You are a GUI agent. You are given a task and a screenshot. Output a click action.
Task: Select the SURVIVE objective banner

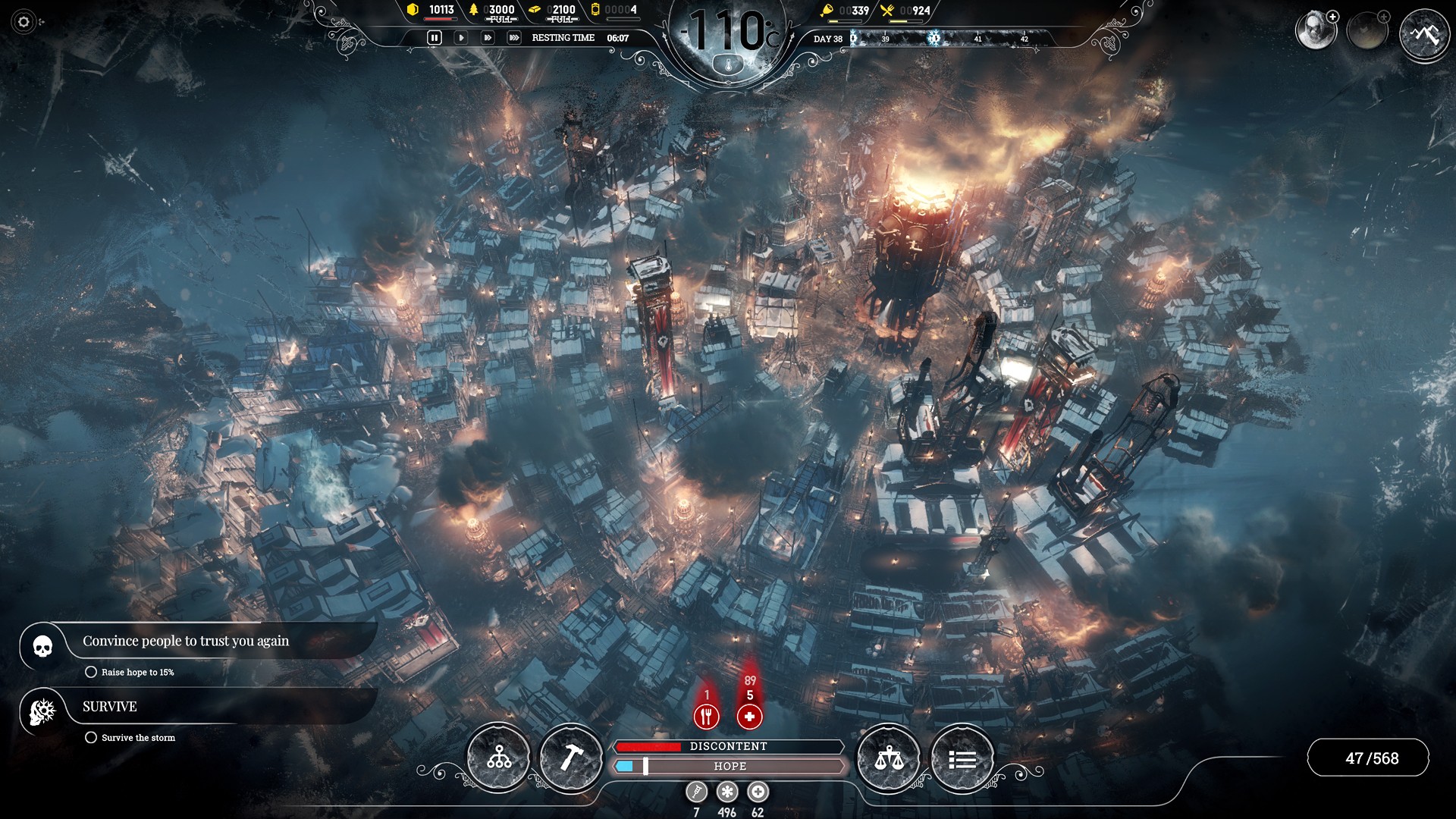[x=110, y=707]
